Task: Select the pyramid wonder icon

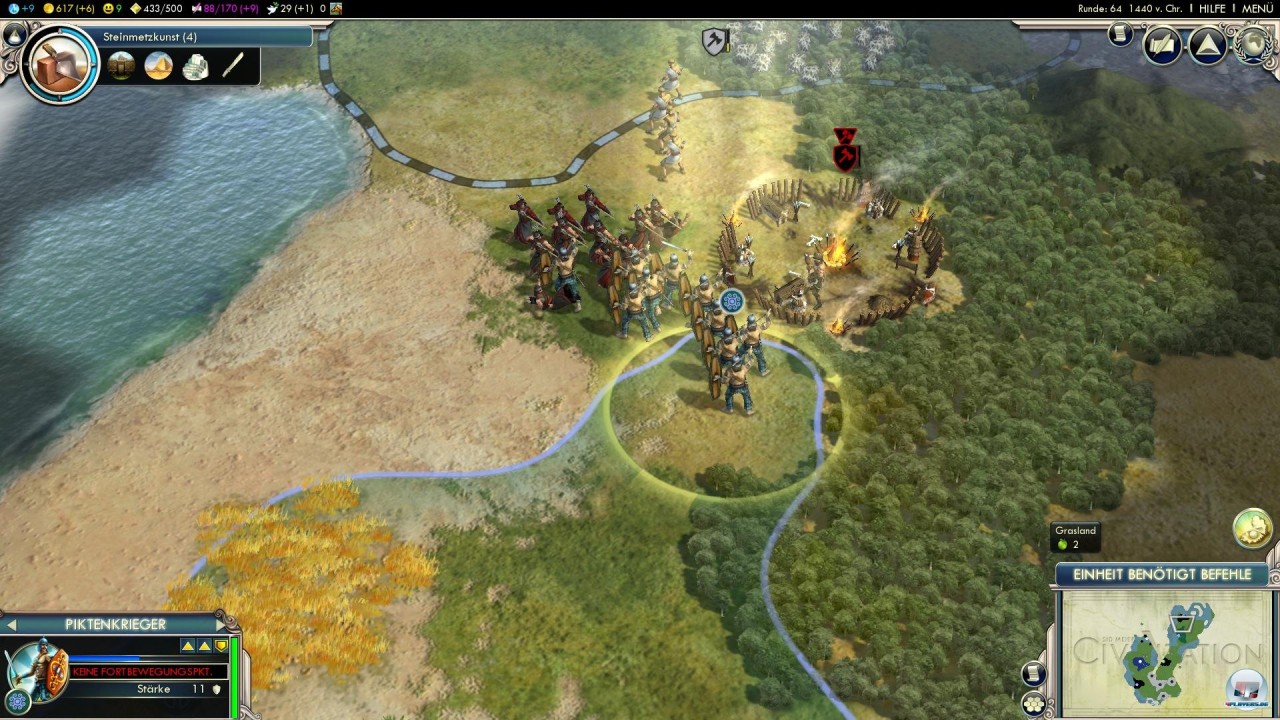Action: point(158,67)
